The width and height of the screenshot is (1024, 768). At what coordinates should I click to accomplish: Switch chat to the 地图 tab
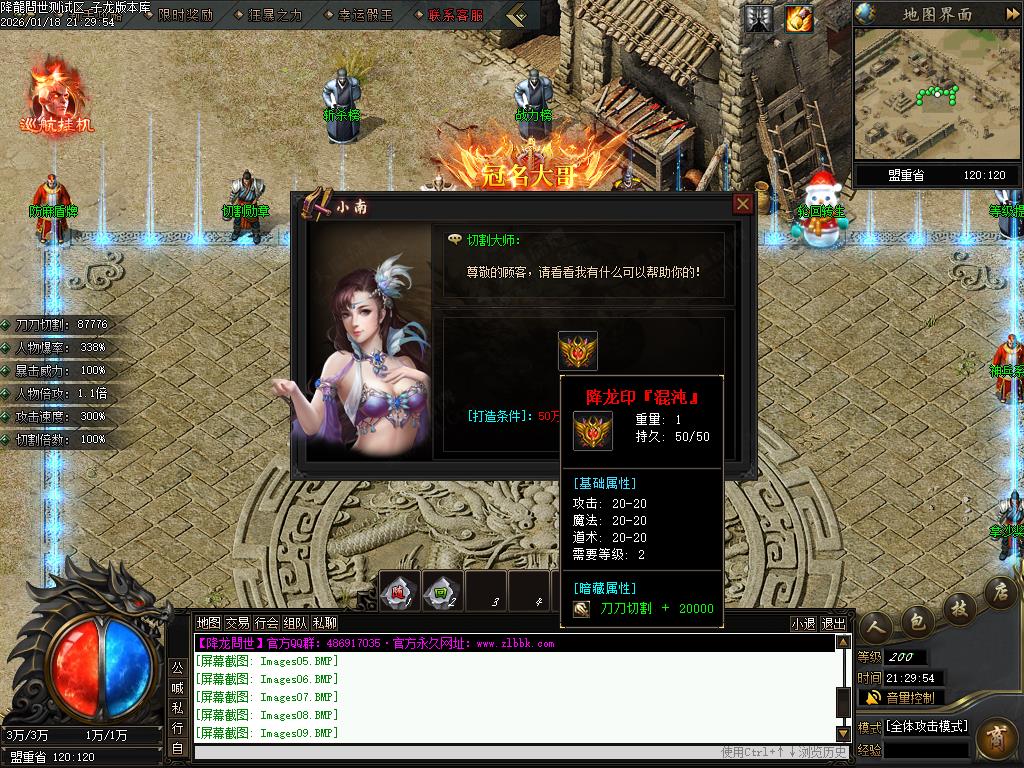(208, 623)
